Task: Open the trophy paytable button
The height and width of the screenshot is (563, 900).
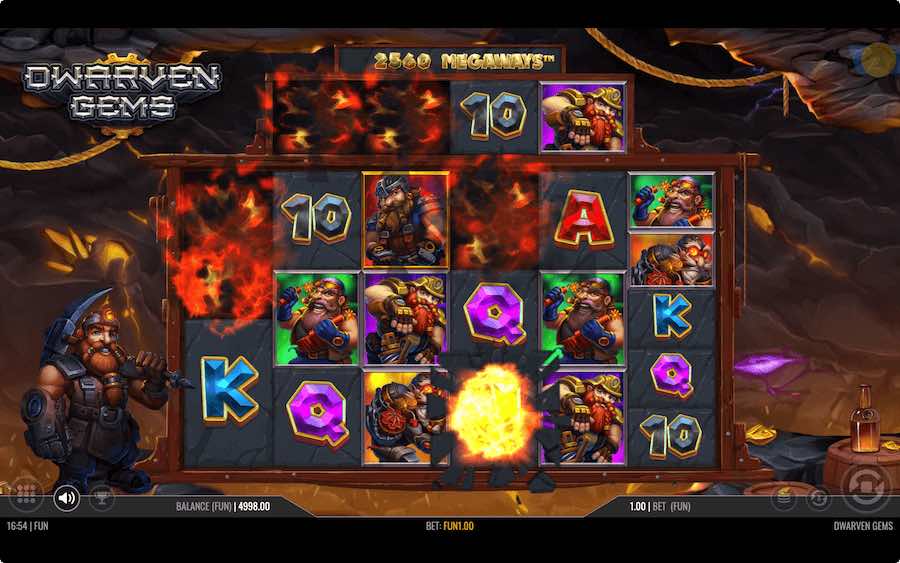Action: coord(102,496)
